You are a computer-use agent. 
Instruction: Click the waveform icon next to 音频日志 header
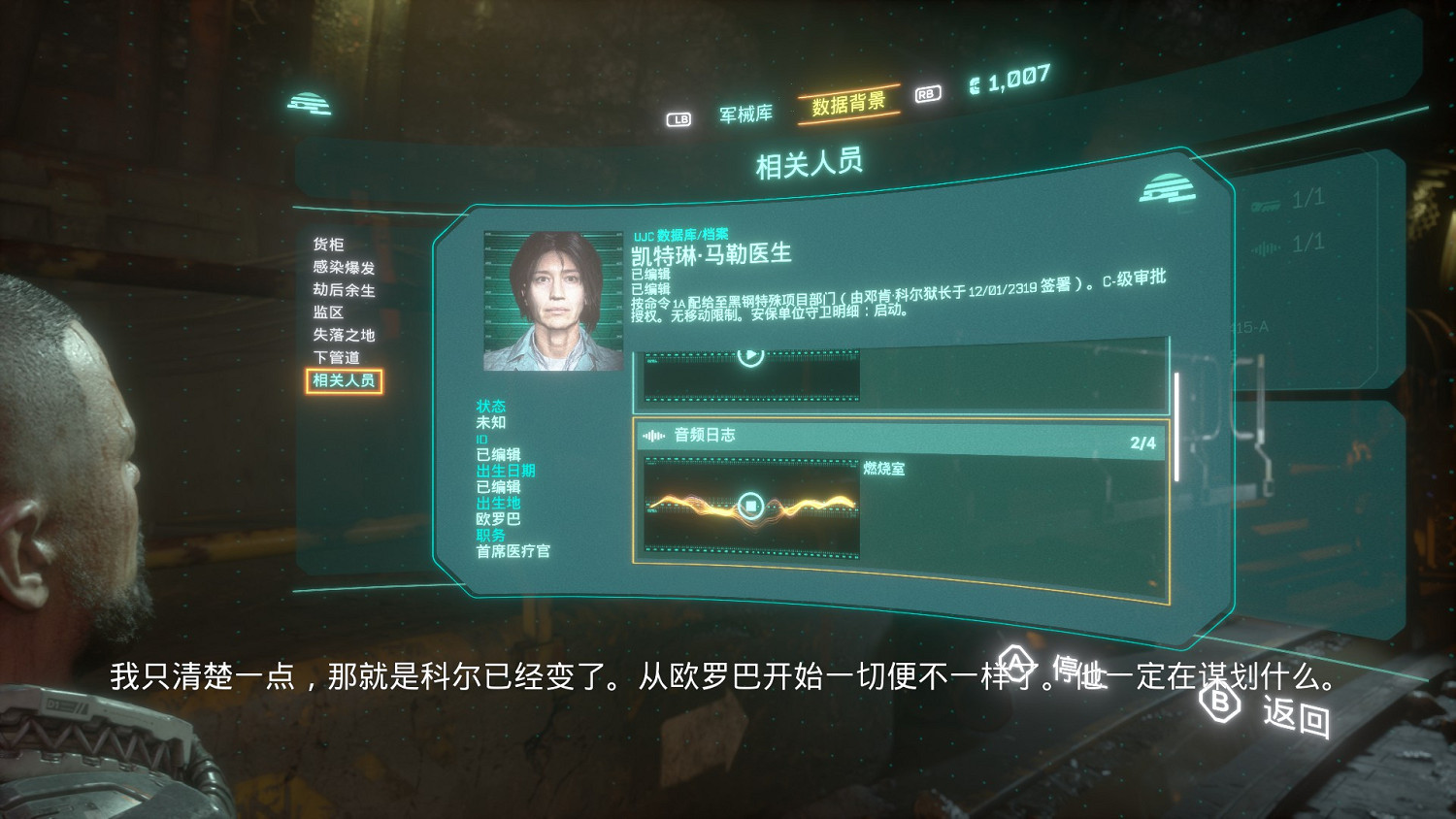point(652,436)
